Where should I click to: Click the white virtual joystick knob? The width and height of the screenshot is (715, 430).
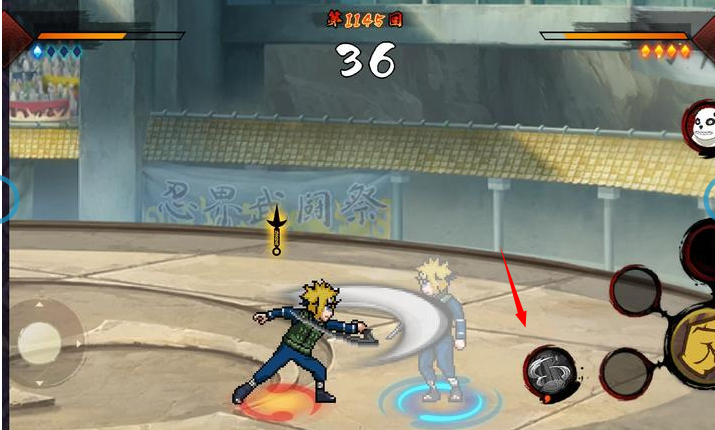pyautogui.click(x=40, y=343)
